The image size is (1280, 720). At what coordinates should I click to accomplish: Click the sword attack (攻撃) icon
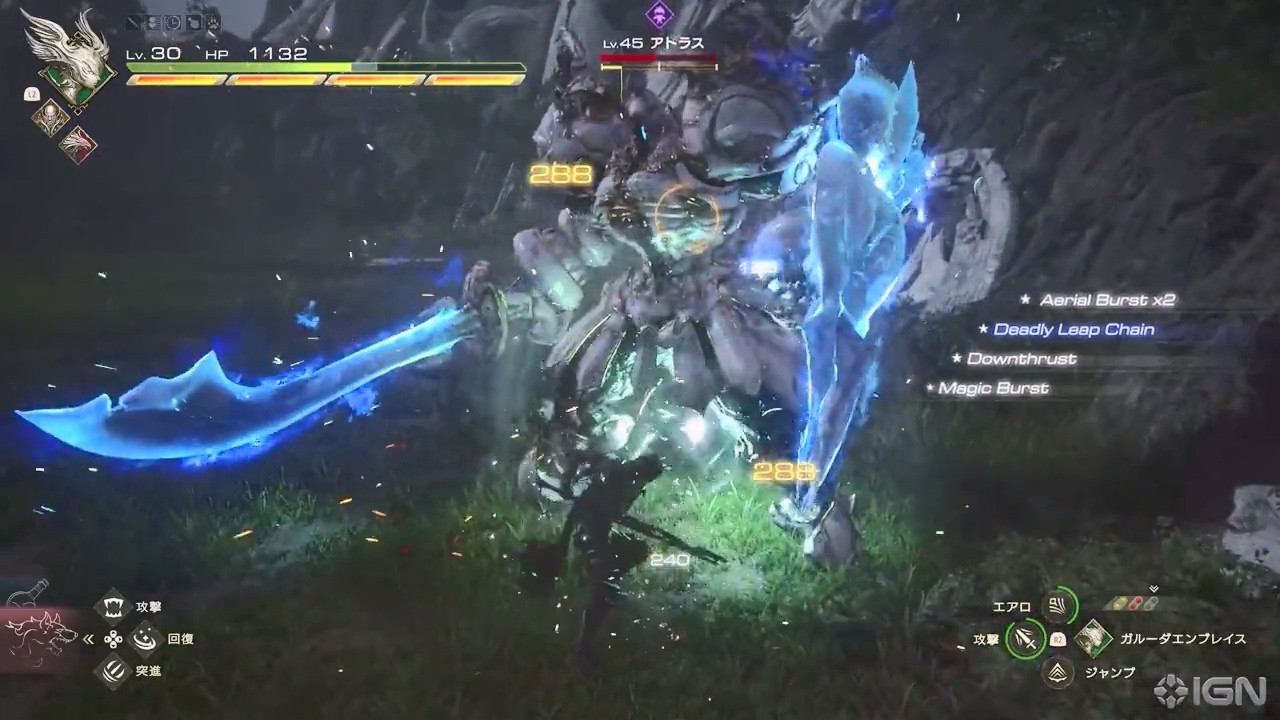pos(1024,637)
